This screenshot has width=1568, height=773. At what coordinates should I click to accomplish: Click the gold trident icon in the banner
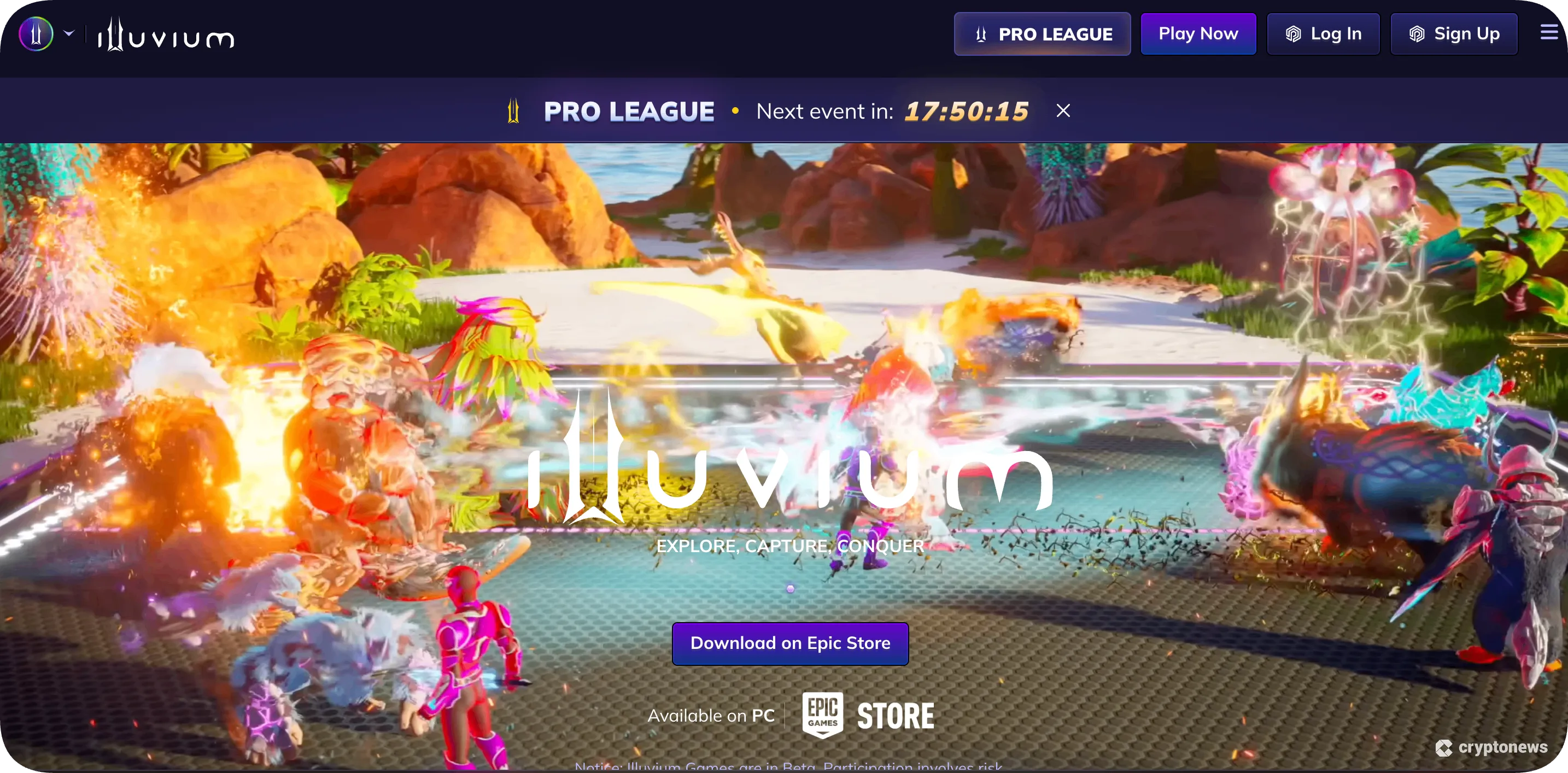click(x=513, y=111)
